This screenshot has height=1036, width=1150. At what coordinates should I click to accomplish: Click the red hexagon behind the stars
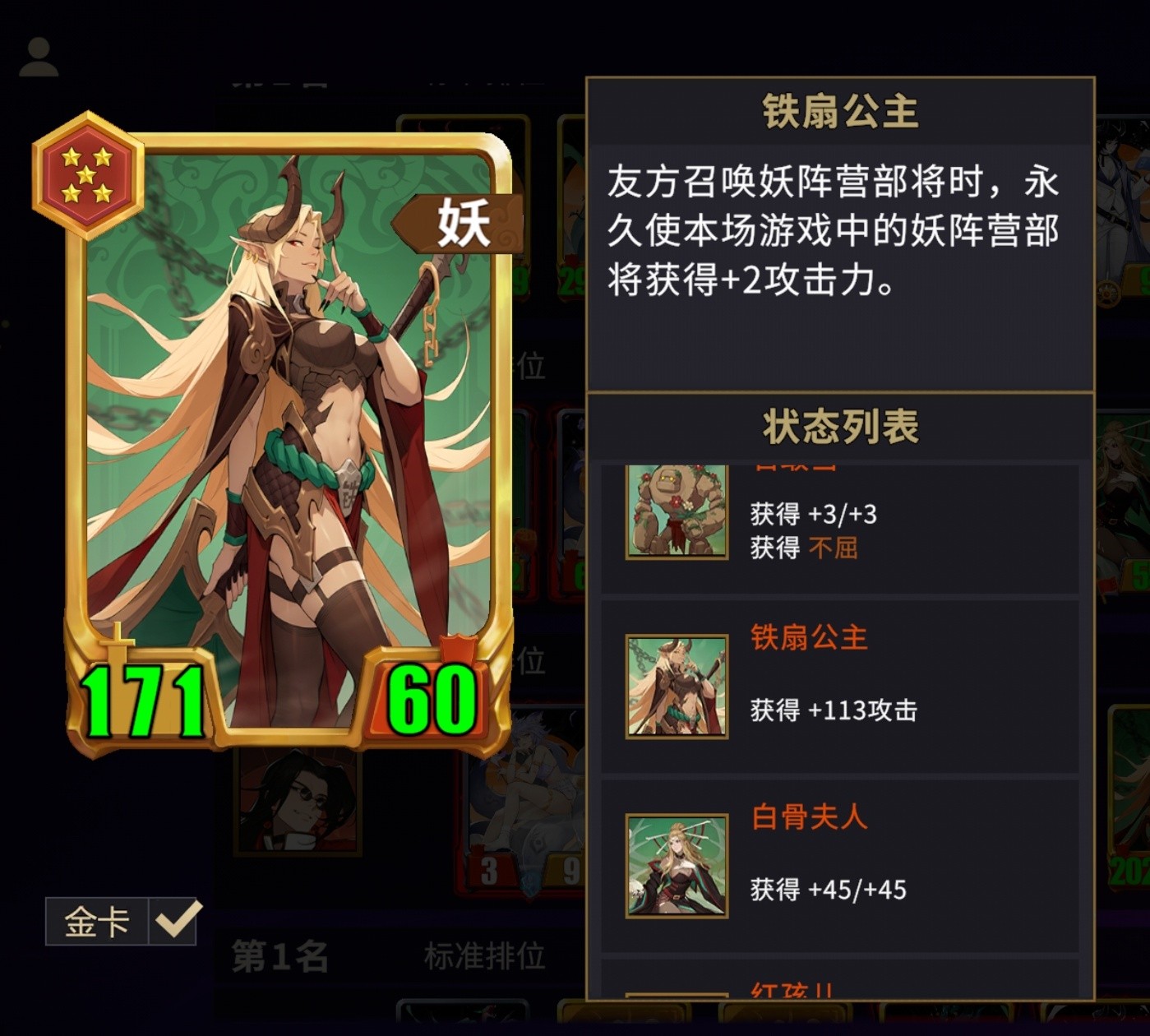[x=88, y=174]
